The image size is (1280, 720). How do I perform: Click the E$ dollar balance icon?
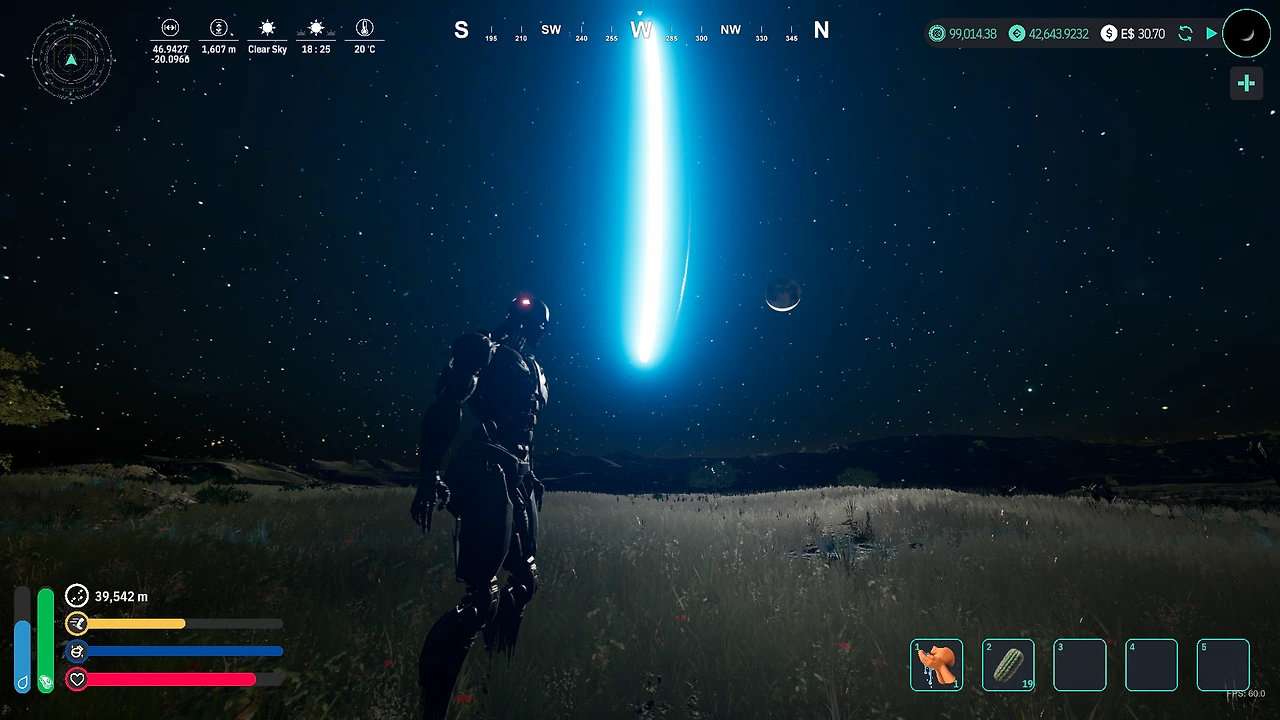click(1109, 34)
